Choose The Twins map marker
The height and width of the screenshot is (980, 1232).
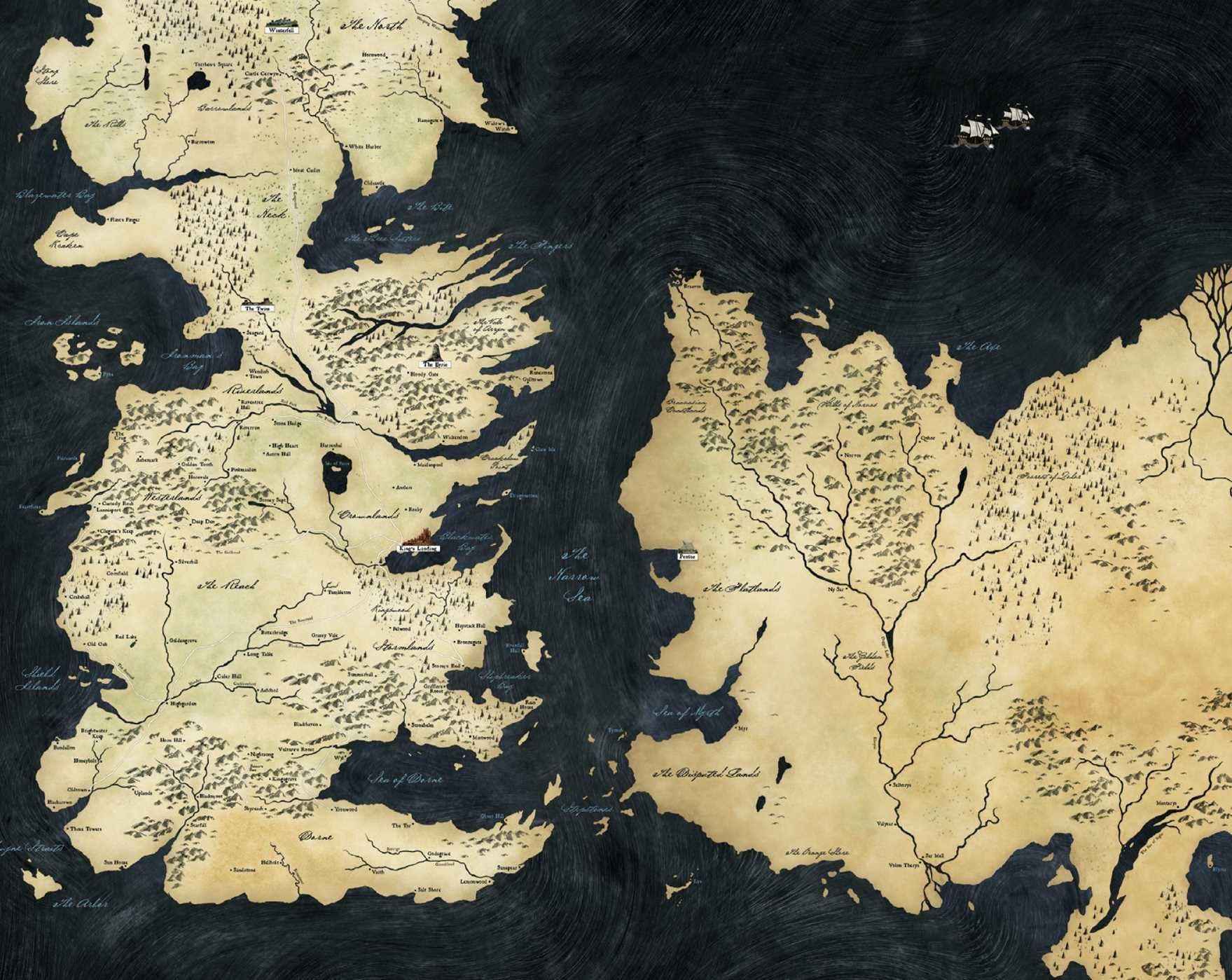[x=257, y=308]
